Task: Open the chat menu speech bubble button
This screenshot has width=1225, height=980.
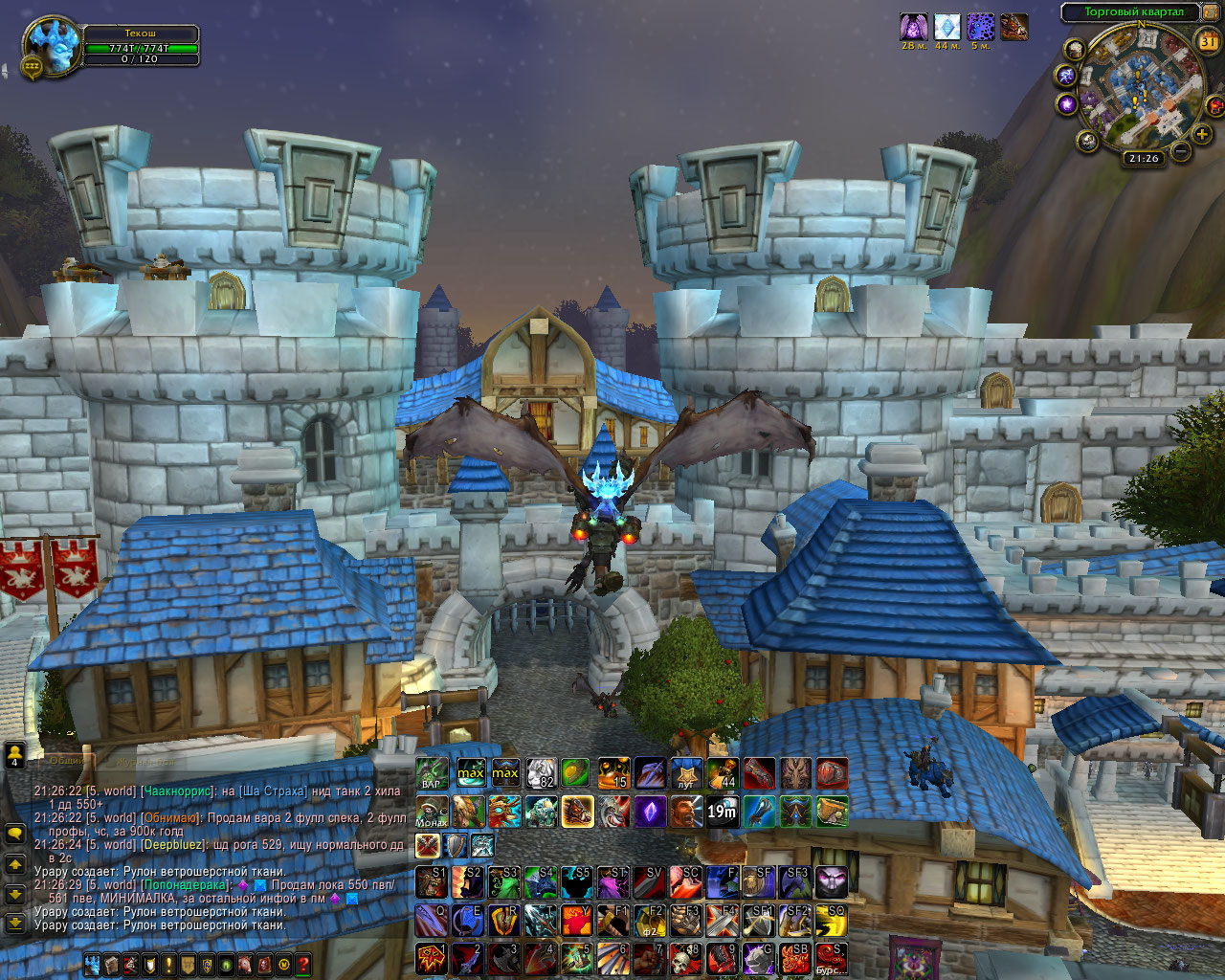Action: [15, 834]
